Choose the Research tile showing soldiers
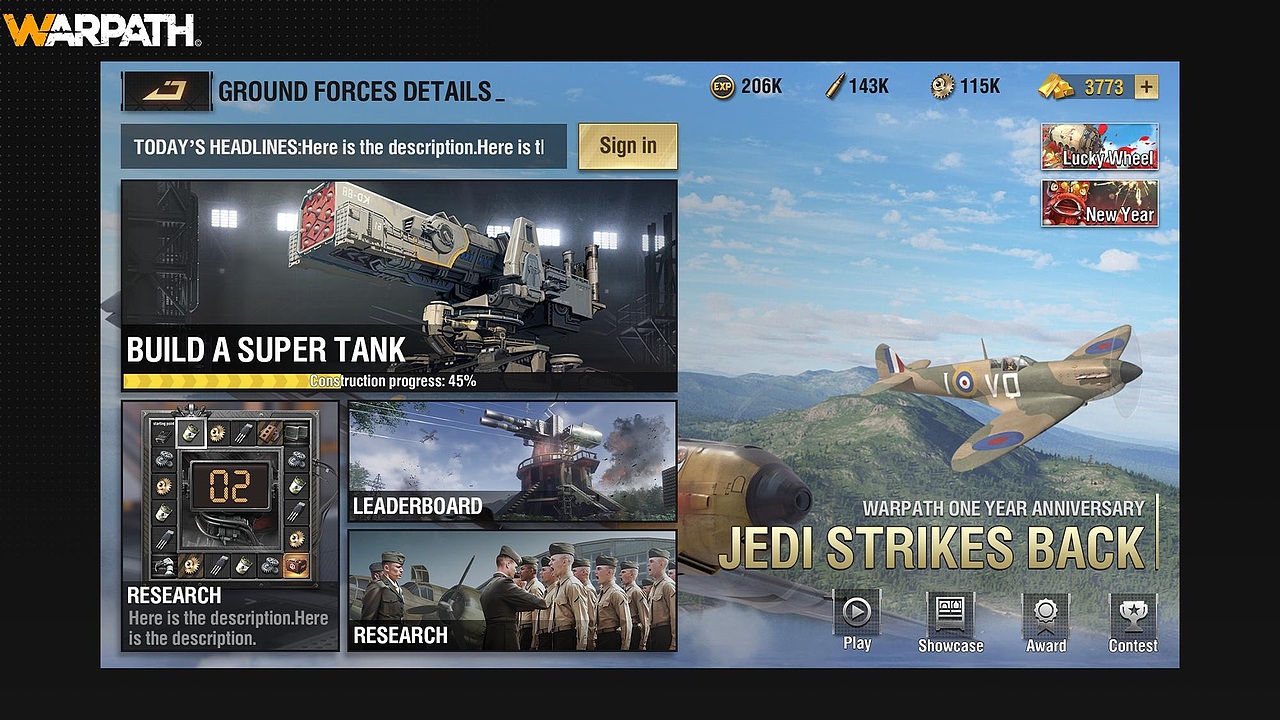The image size is (1280, 720). pyautogui.click(x=512, y=591)
